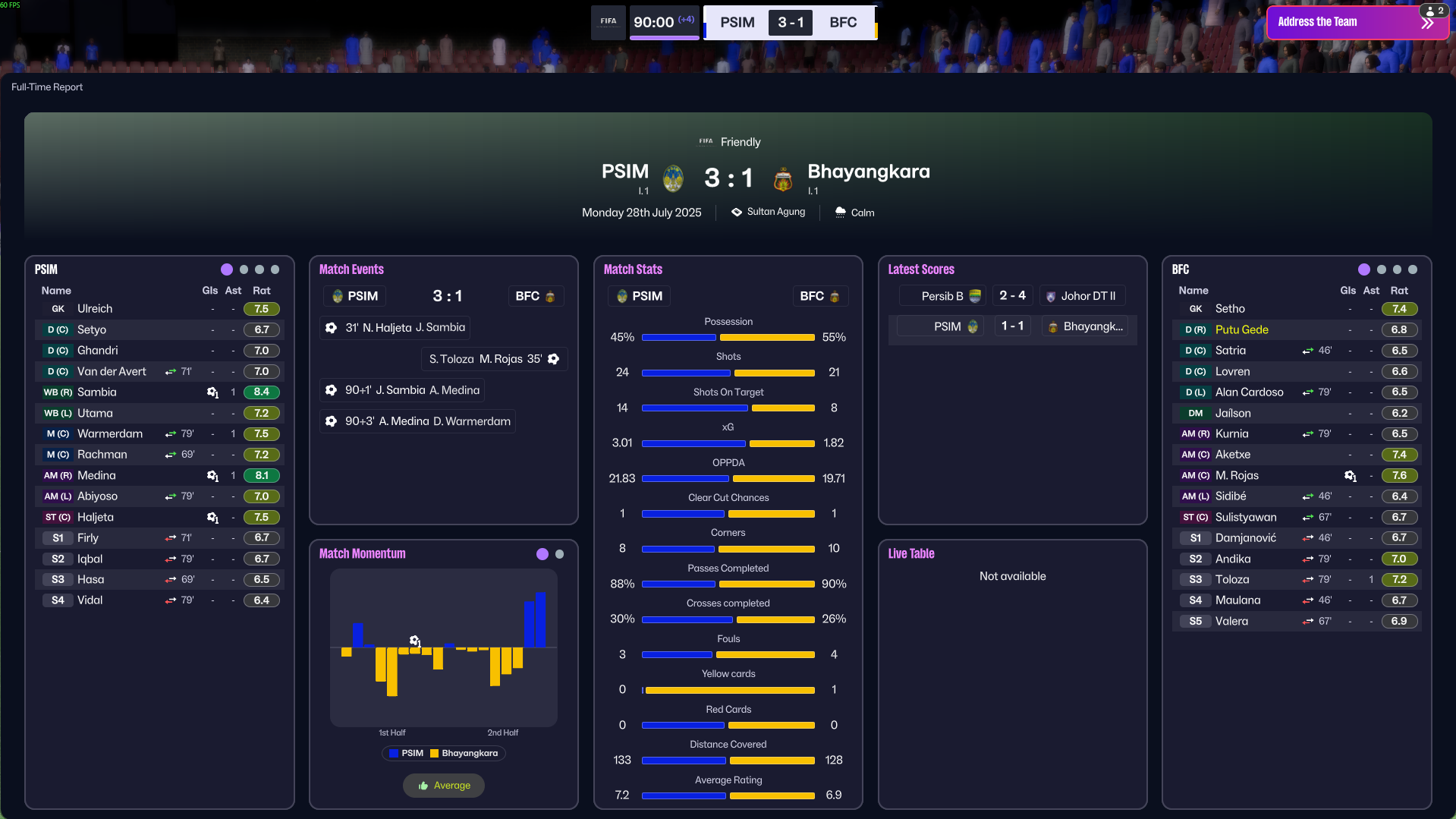Choose Toloza from the BFC substitutes
The height and width of the screenshot is (819, 1456).
pyautogui.click(x=1231, y=580)
